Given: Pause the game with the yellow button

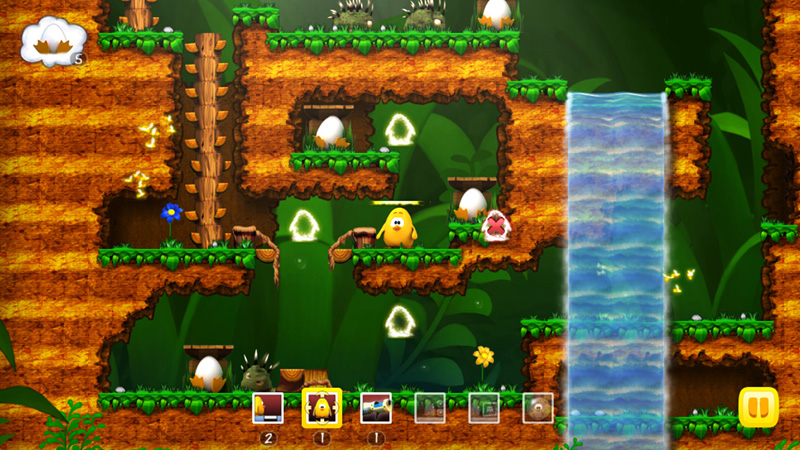Looking at the screenshot, I should point(758,407).
